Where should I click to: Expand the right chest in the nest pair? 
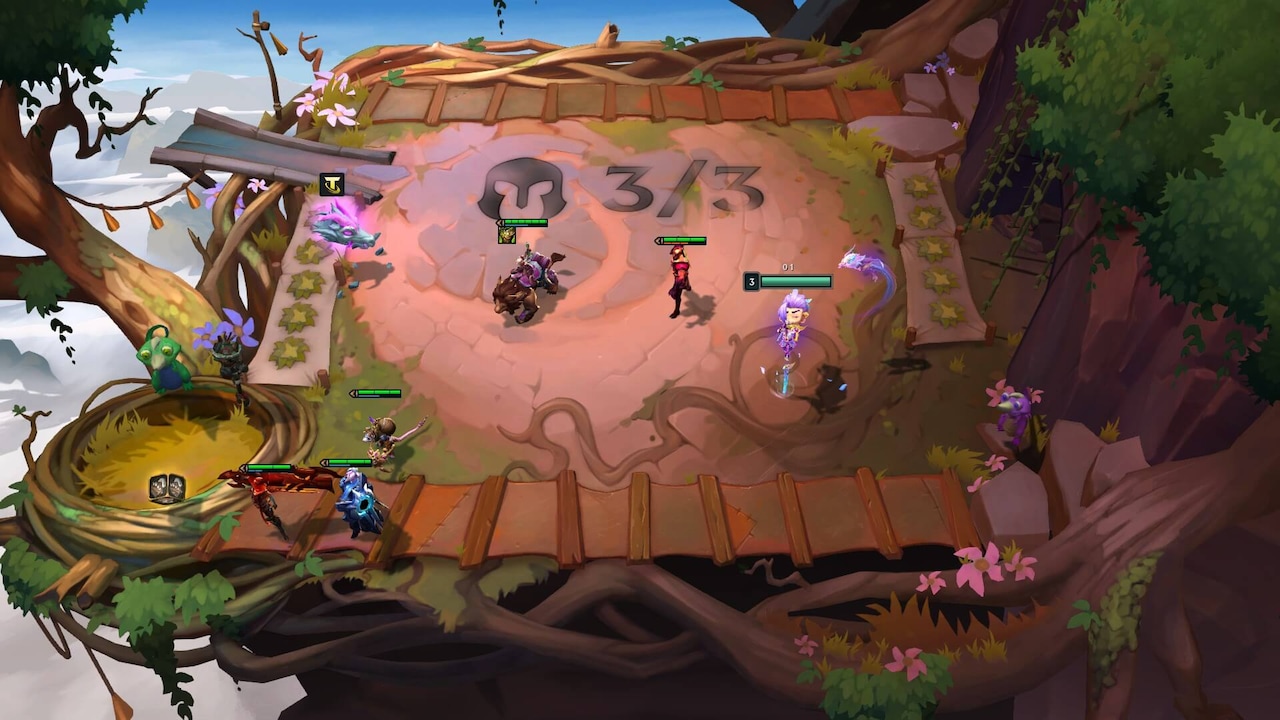pos(177,488)
